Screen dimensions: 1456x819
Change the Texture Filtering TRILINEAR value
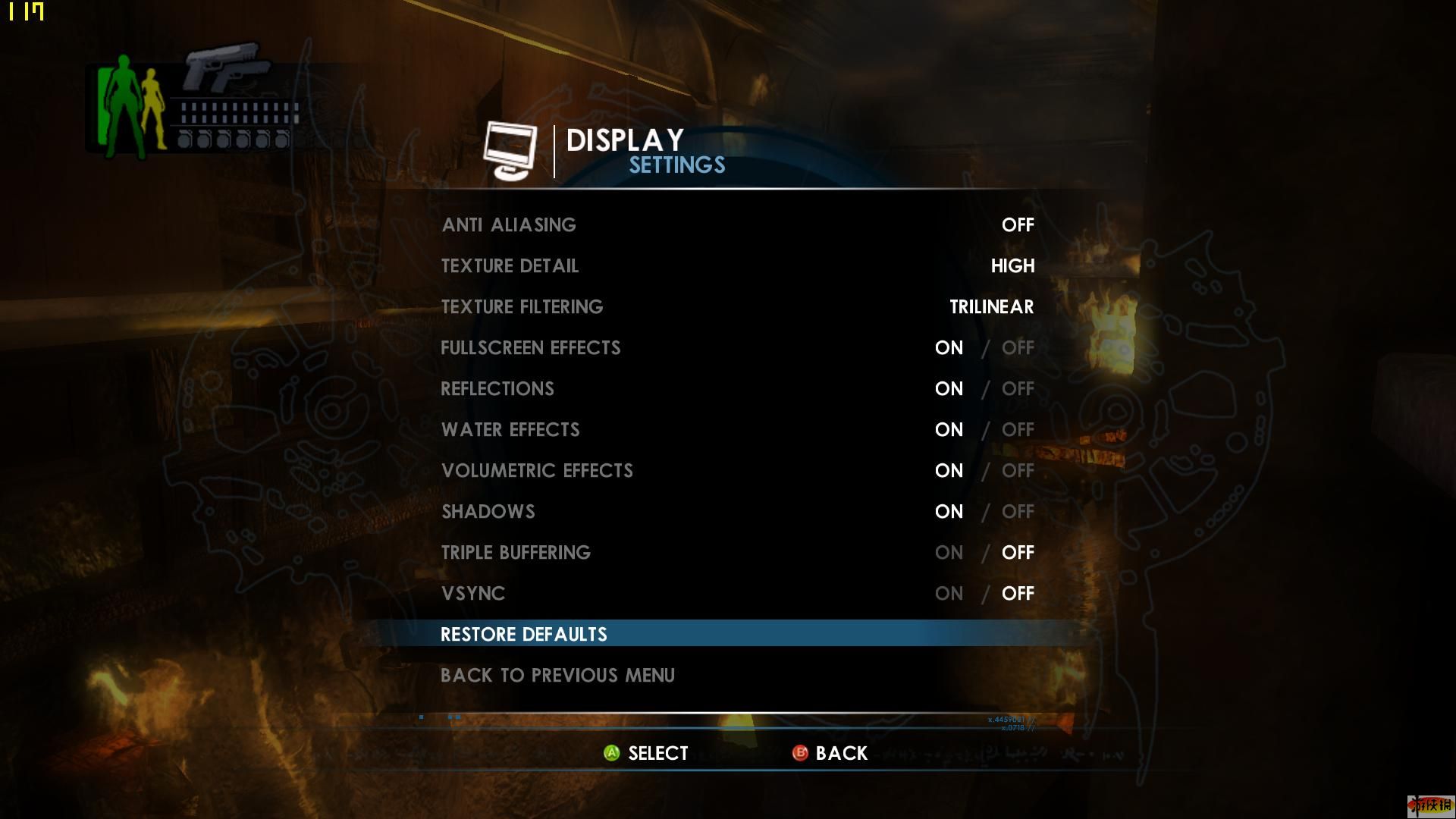click(991, 307)
